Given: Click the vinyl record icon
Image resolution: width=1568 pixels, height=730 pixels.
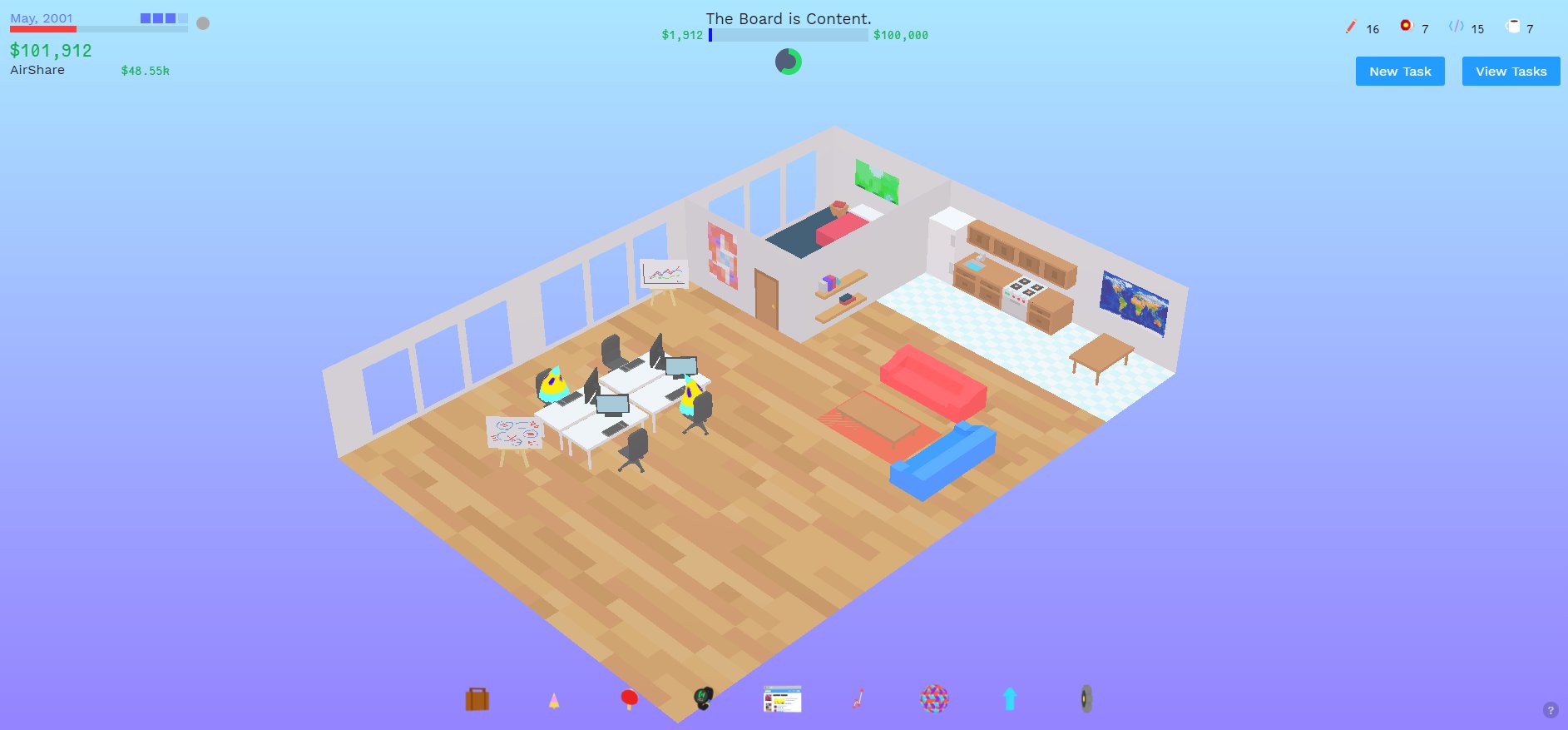Looking at the screenshot, I should click(x=1086, y=699).
